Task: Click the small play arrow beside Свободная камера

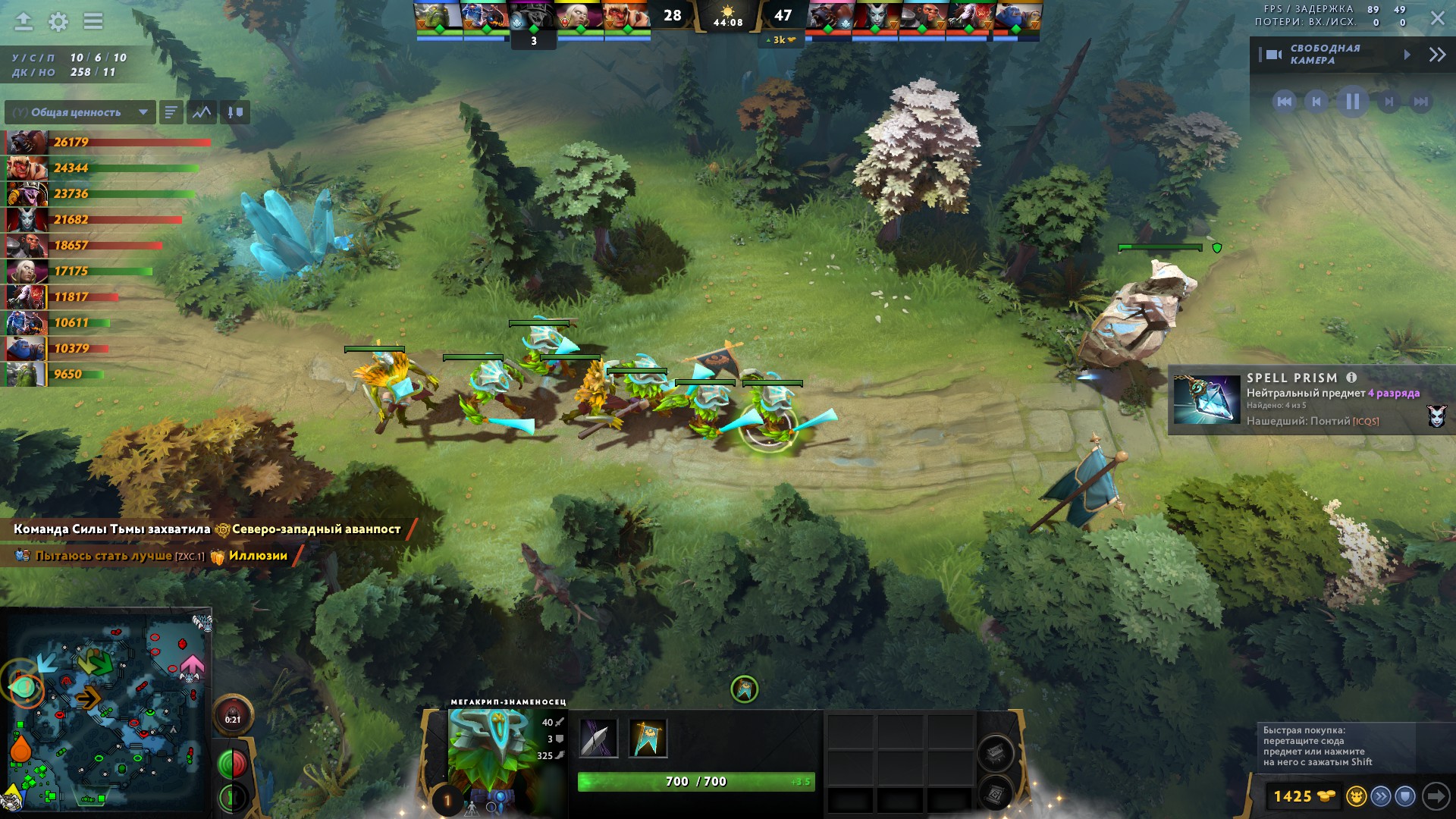Action: (1407, 54)
